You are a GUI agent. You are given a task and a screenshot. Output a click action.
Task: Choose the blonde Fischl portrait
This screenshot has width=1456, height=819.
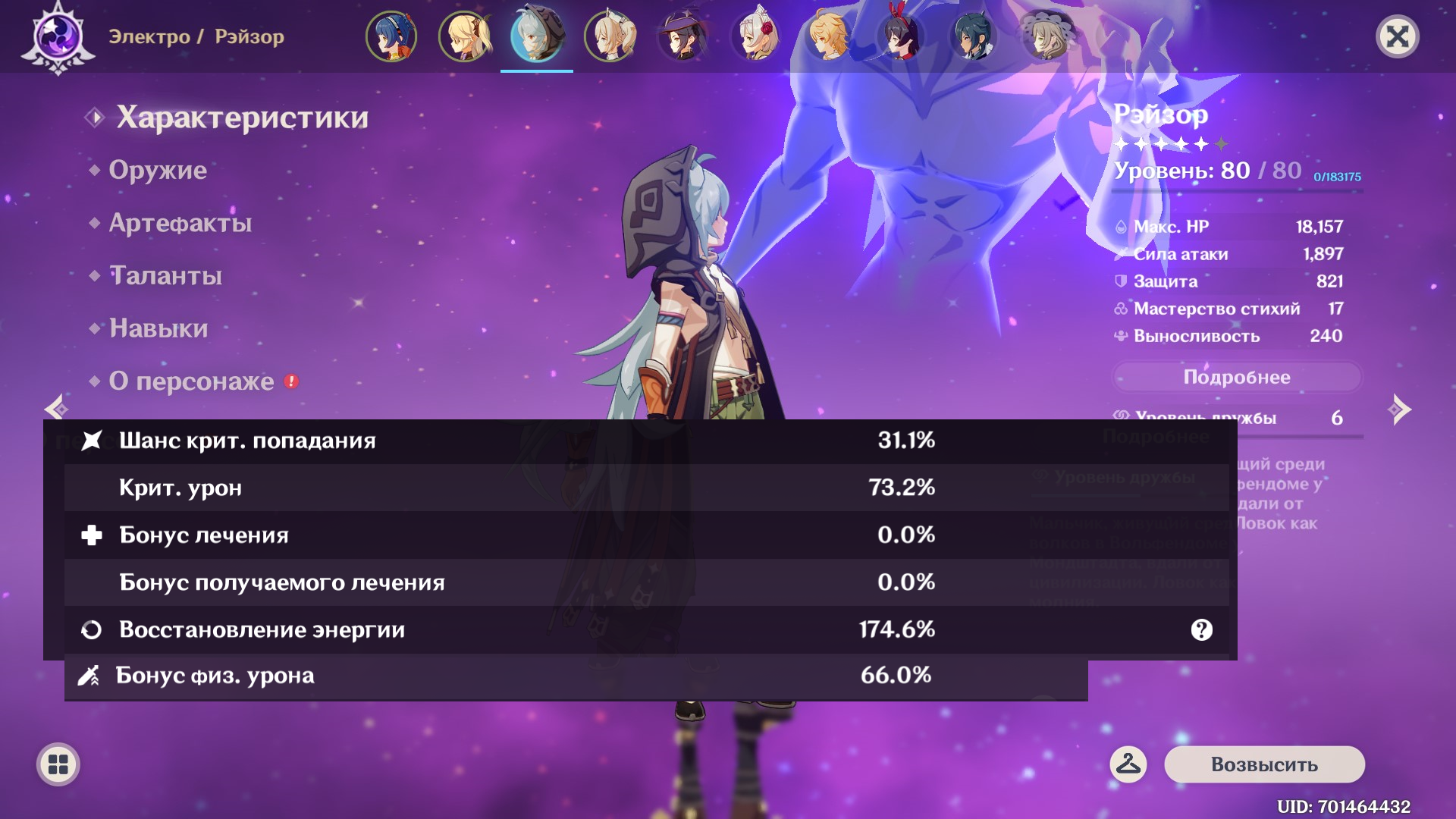coord(464,36)
